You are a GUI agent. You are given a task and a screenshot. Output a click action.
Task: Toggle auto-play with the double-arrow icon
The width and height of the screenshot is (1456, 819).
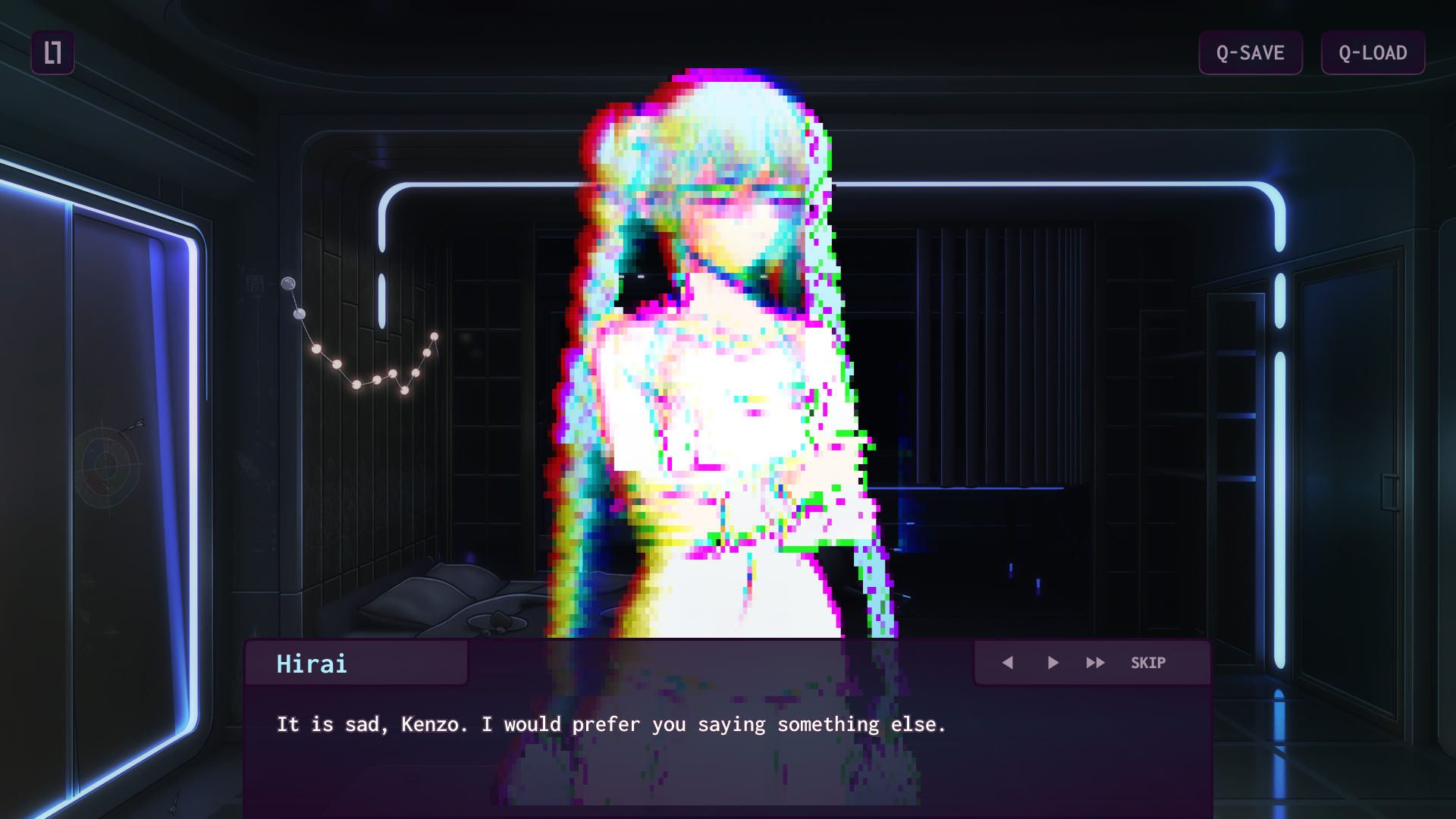1096,662
